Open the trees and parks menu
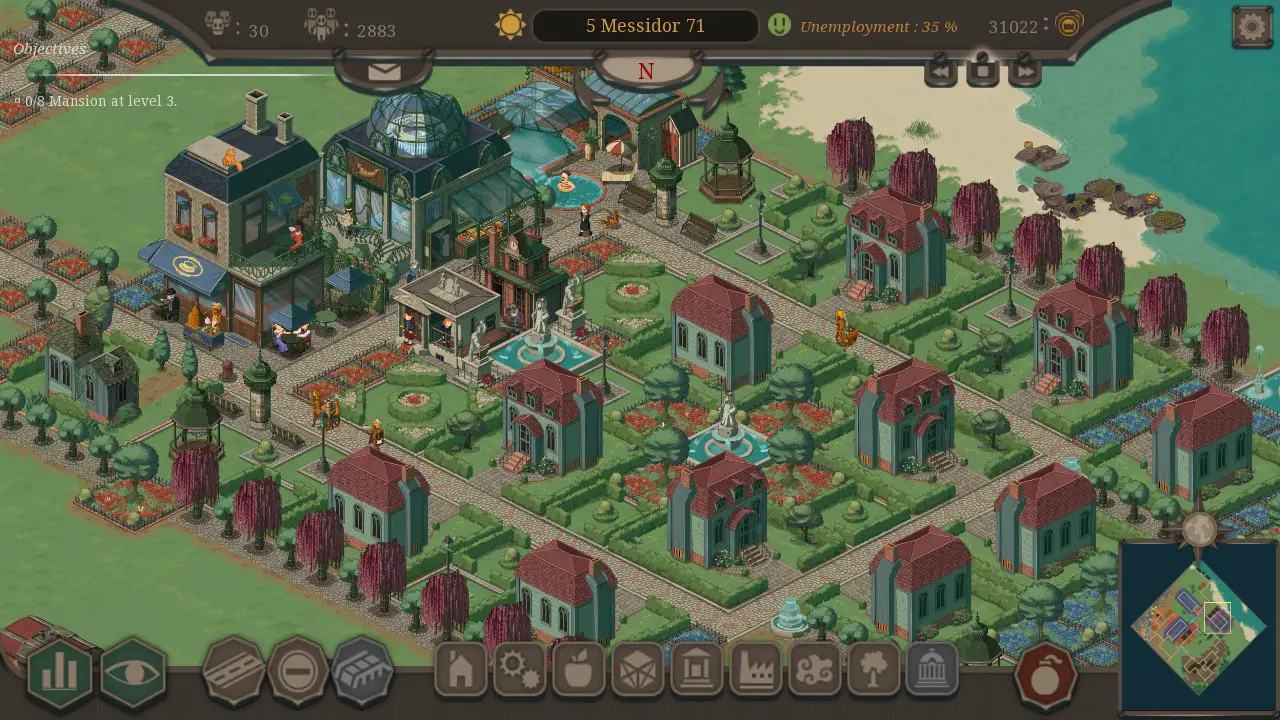The image size is (1280, 720). [875, 670]
